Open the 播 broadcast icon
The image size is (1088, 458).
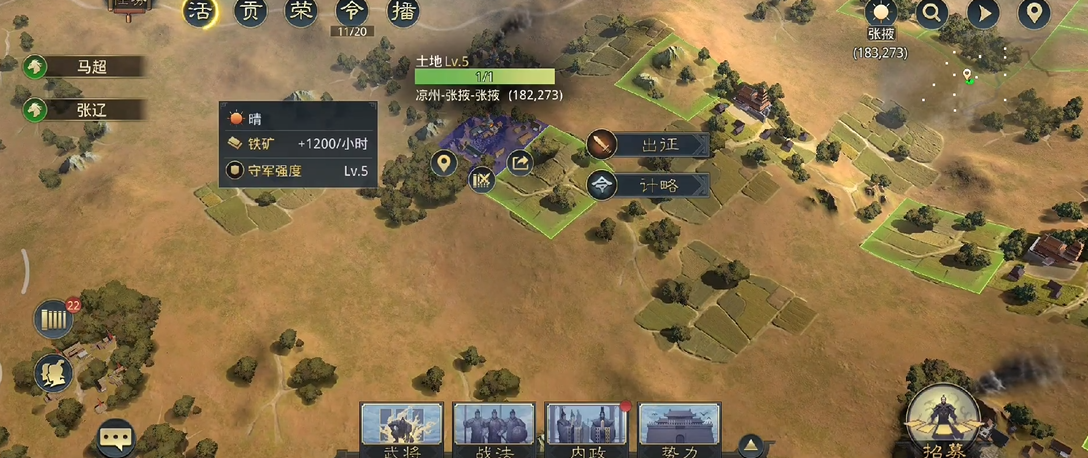pos(402,12)
